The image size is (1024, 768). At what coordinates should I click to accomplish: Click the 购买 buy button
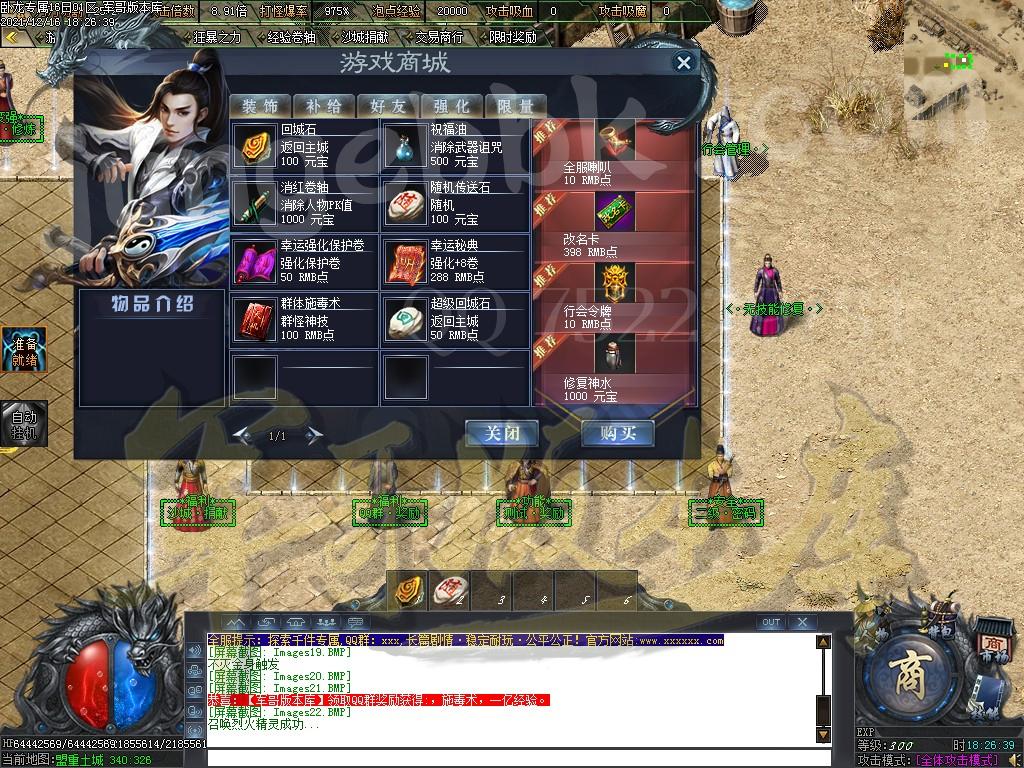(618, 434)
